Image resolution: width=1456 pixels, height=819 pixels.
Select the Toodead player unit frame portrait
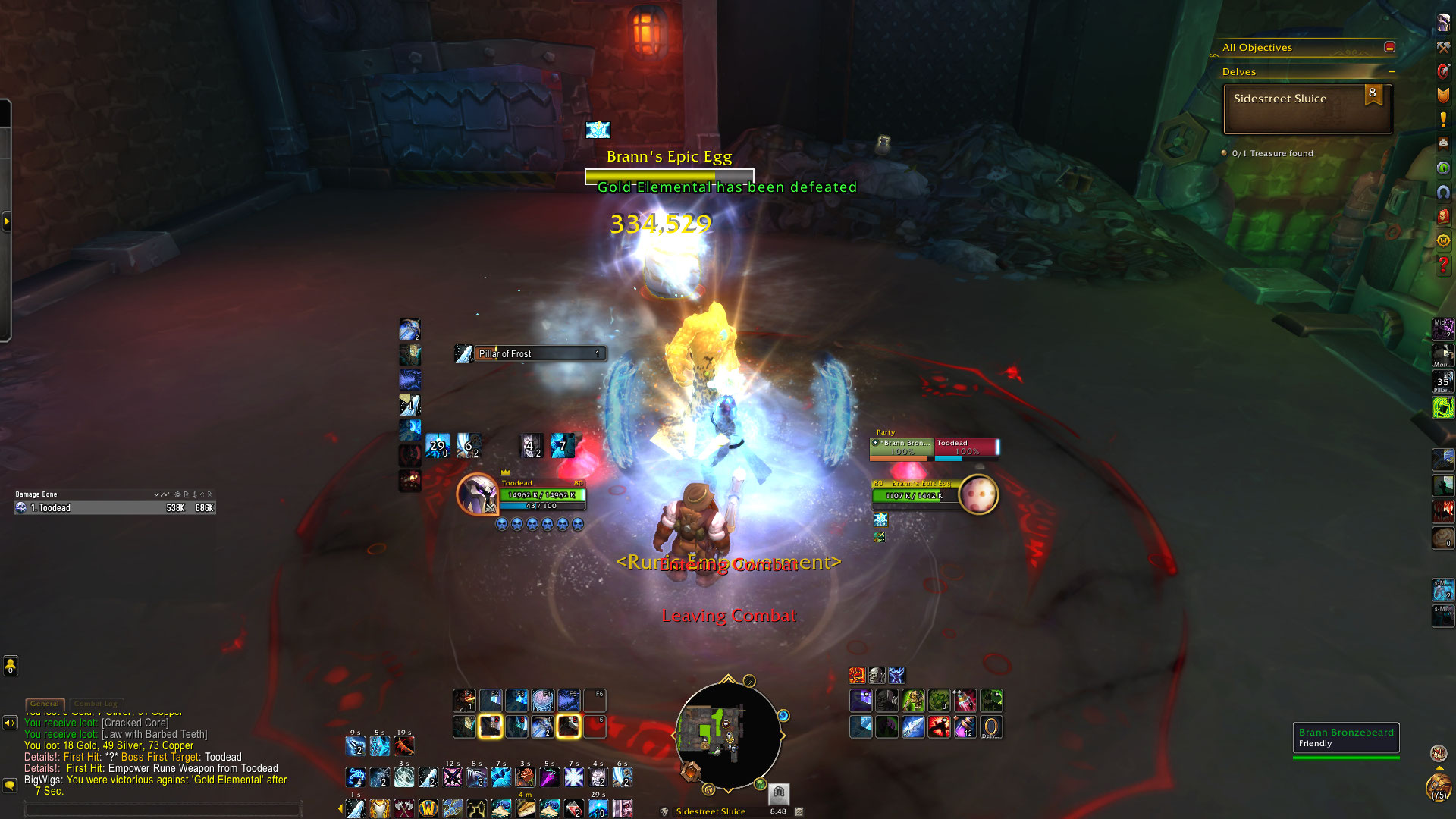477,494
